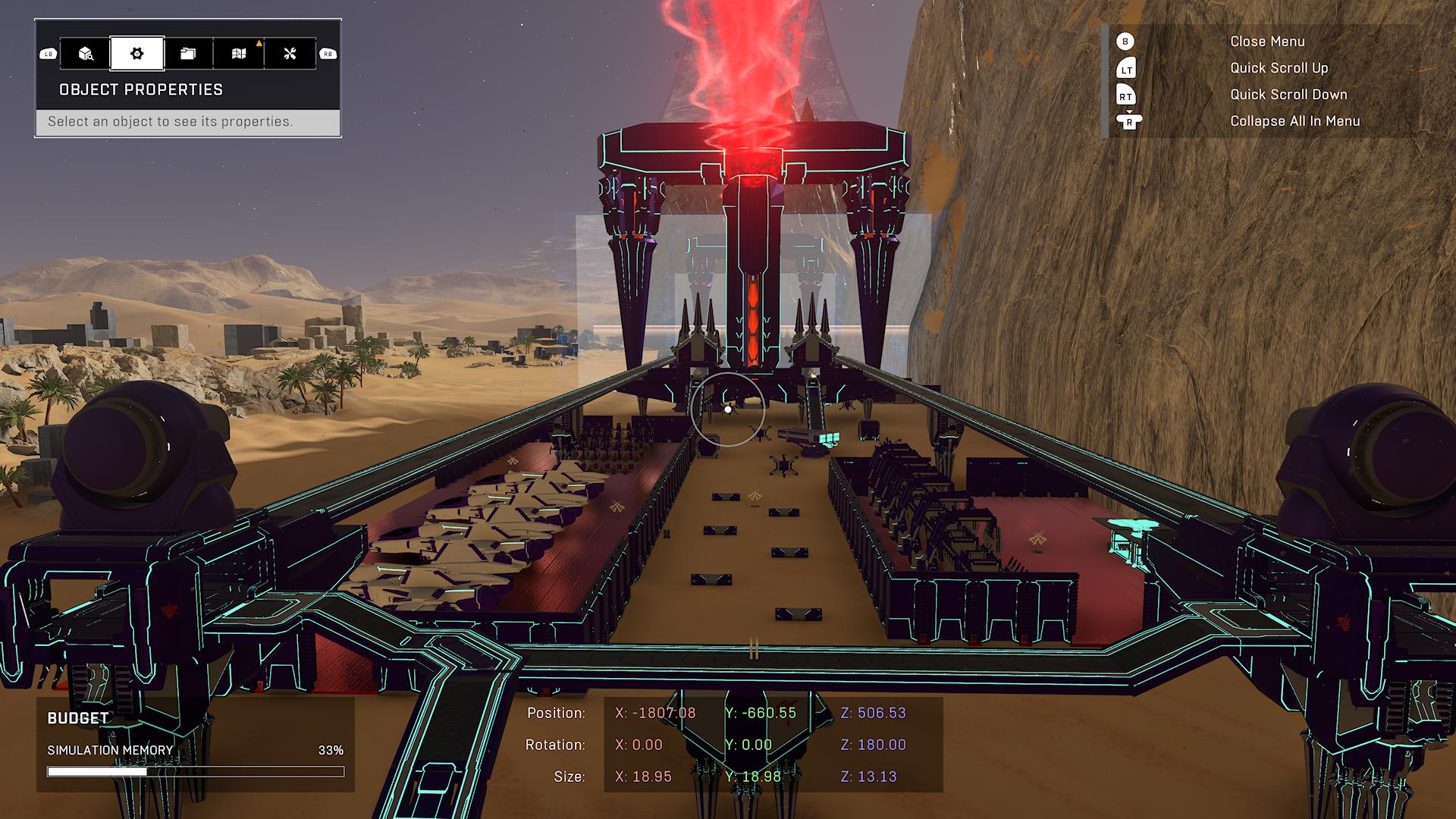Open the map options tab
The width and height of the screenshot is (1456, 819).
[239, 54]
